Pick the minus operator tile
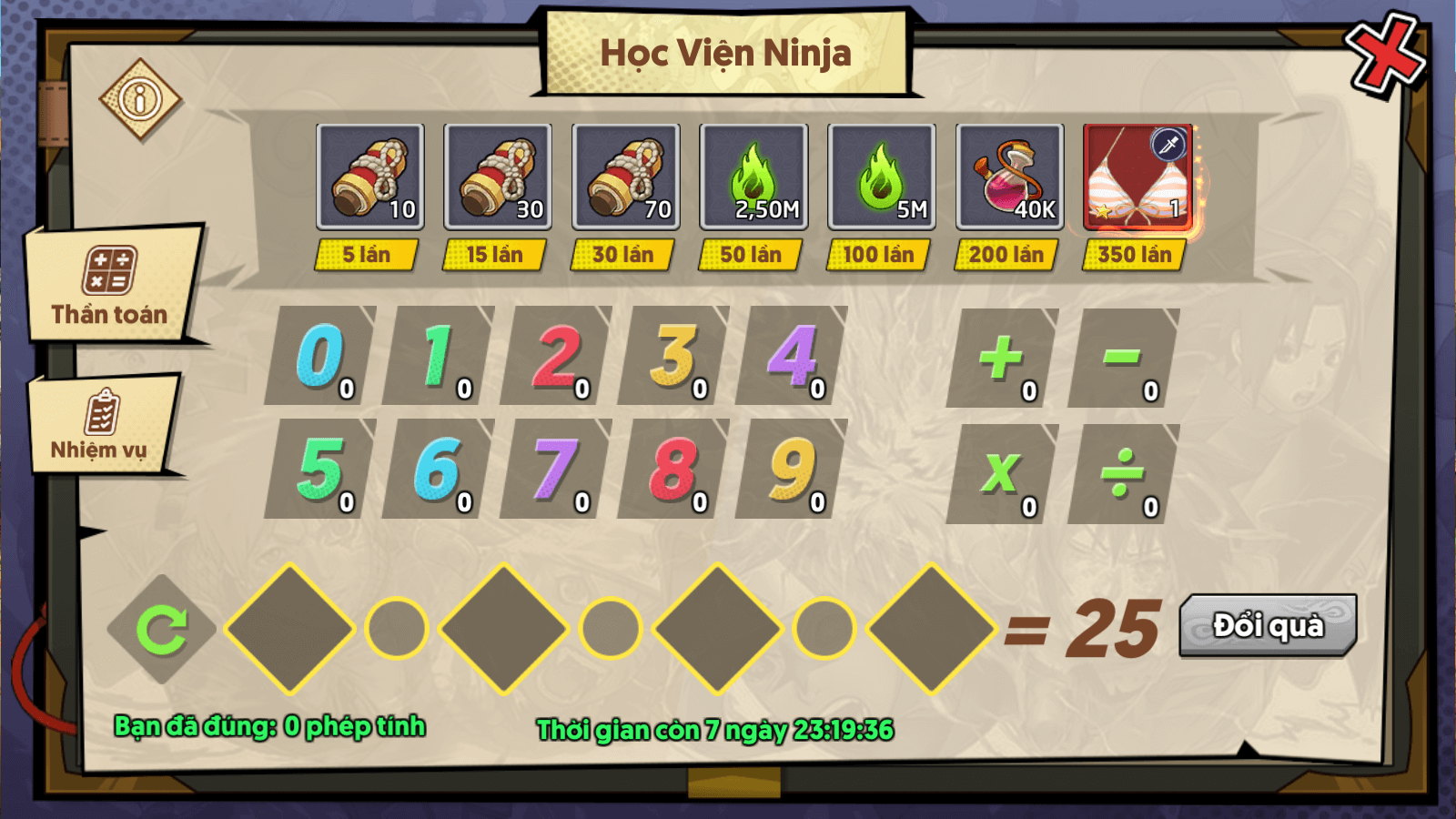1456x819 pixels. [1123, 358]
